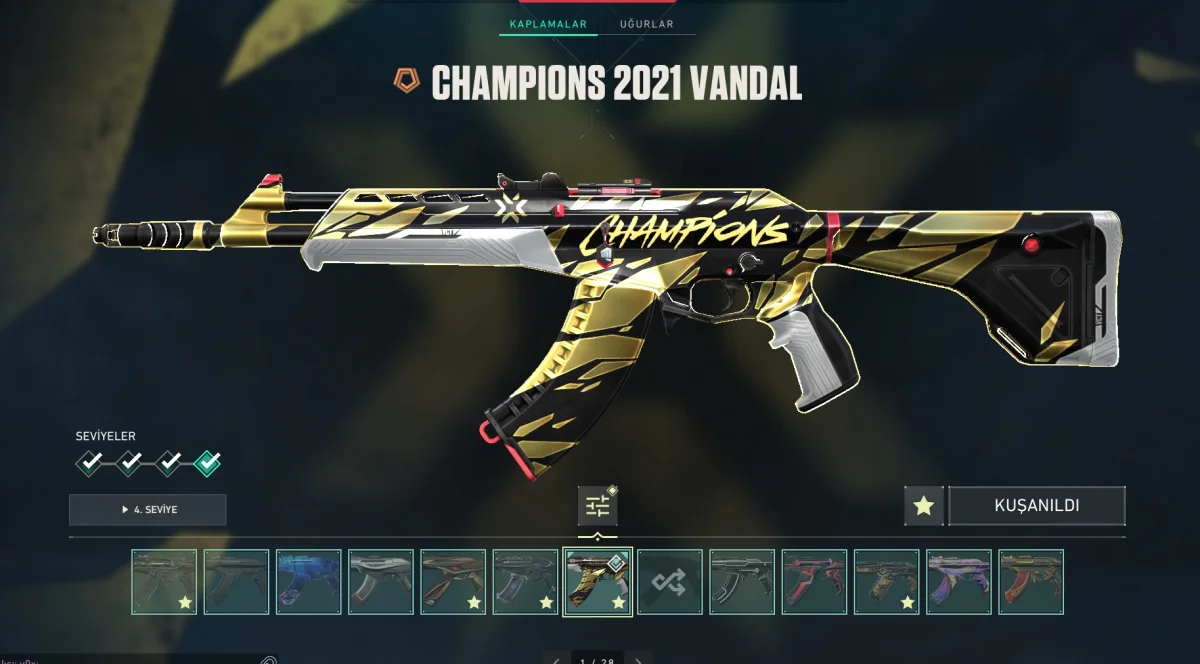
Task: Open the skin filter sliders button
Action: (597, 506)
